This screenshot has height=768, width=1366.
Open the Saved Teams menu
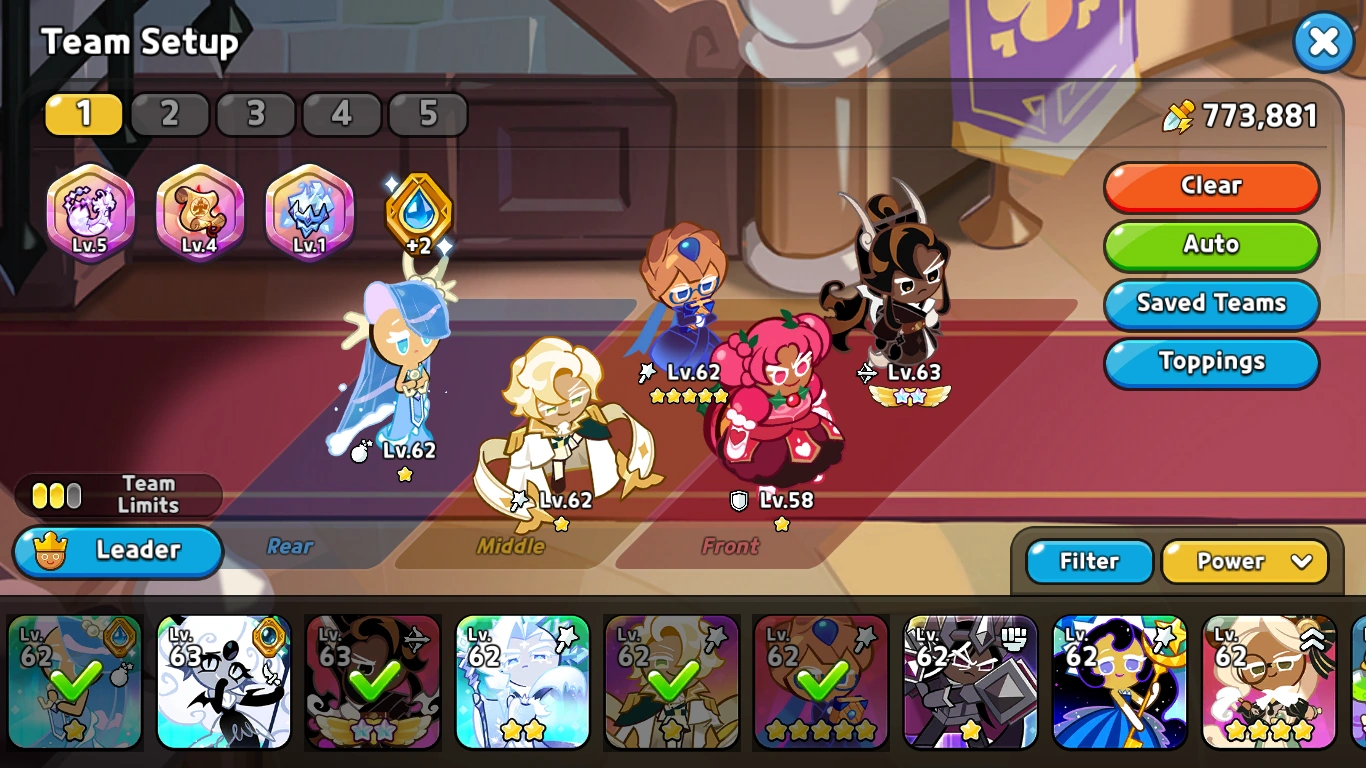[x=1211, y=304]
